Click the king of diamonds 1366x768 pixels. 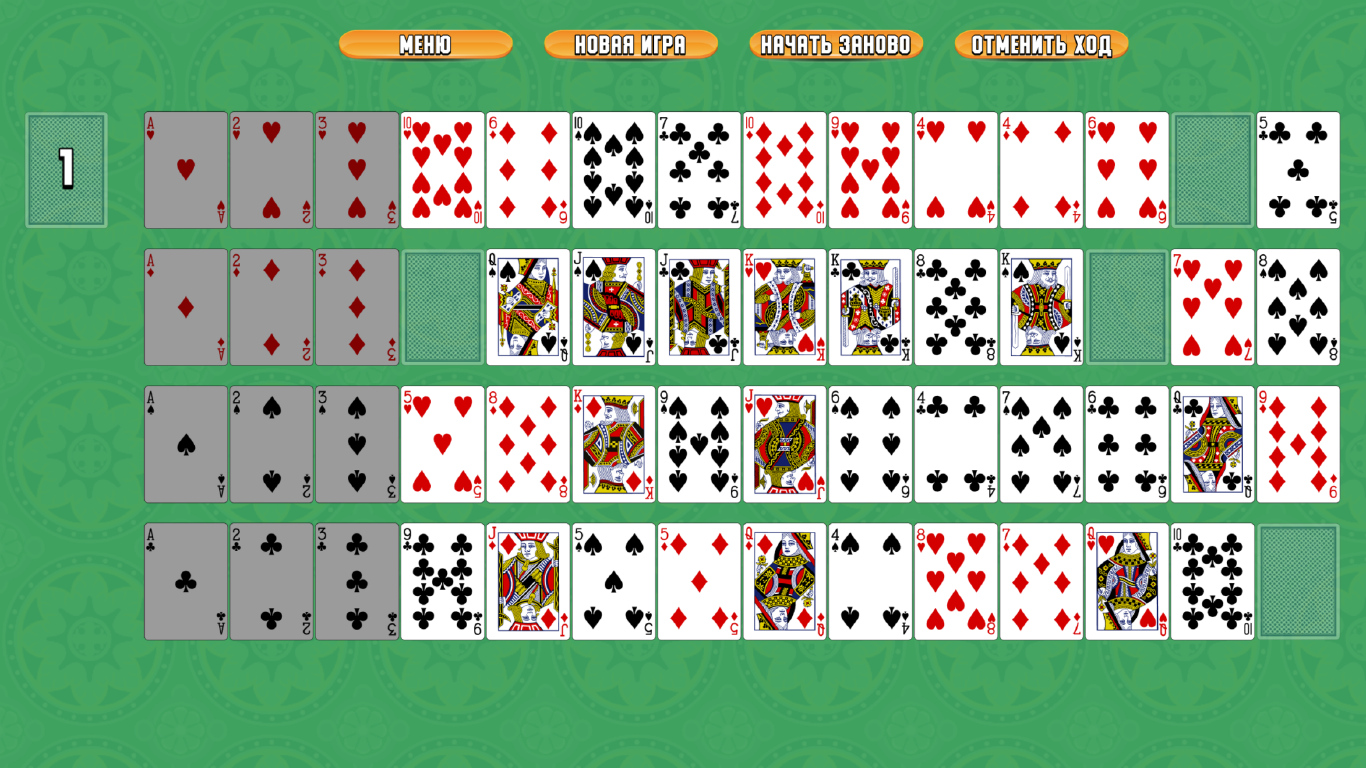613,444
